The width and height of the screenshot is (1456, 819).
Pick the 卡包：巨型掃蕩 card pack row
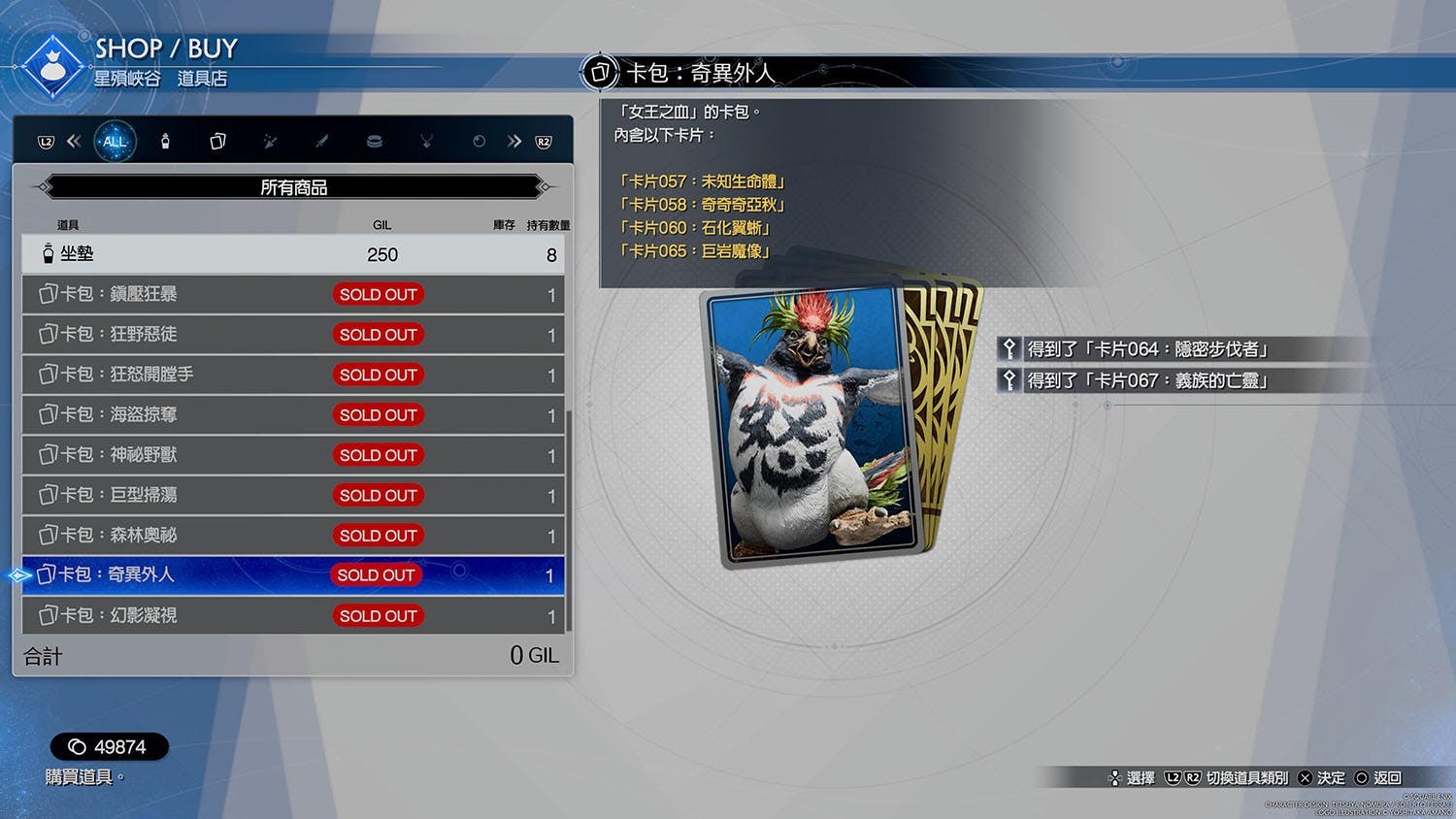pyautogui.click(x=292, y=495)
